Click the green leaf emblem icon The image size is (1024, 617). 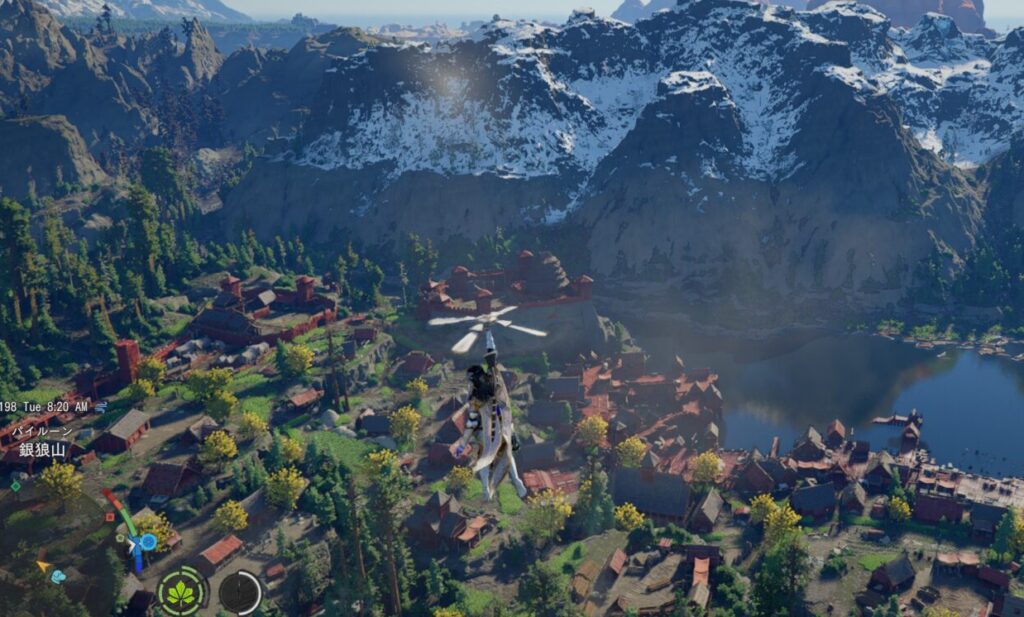pos(181,591)
